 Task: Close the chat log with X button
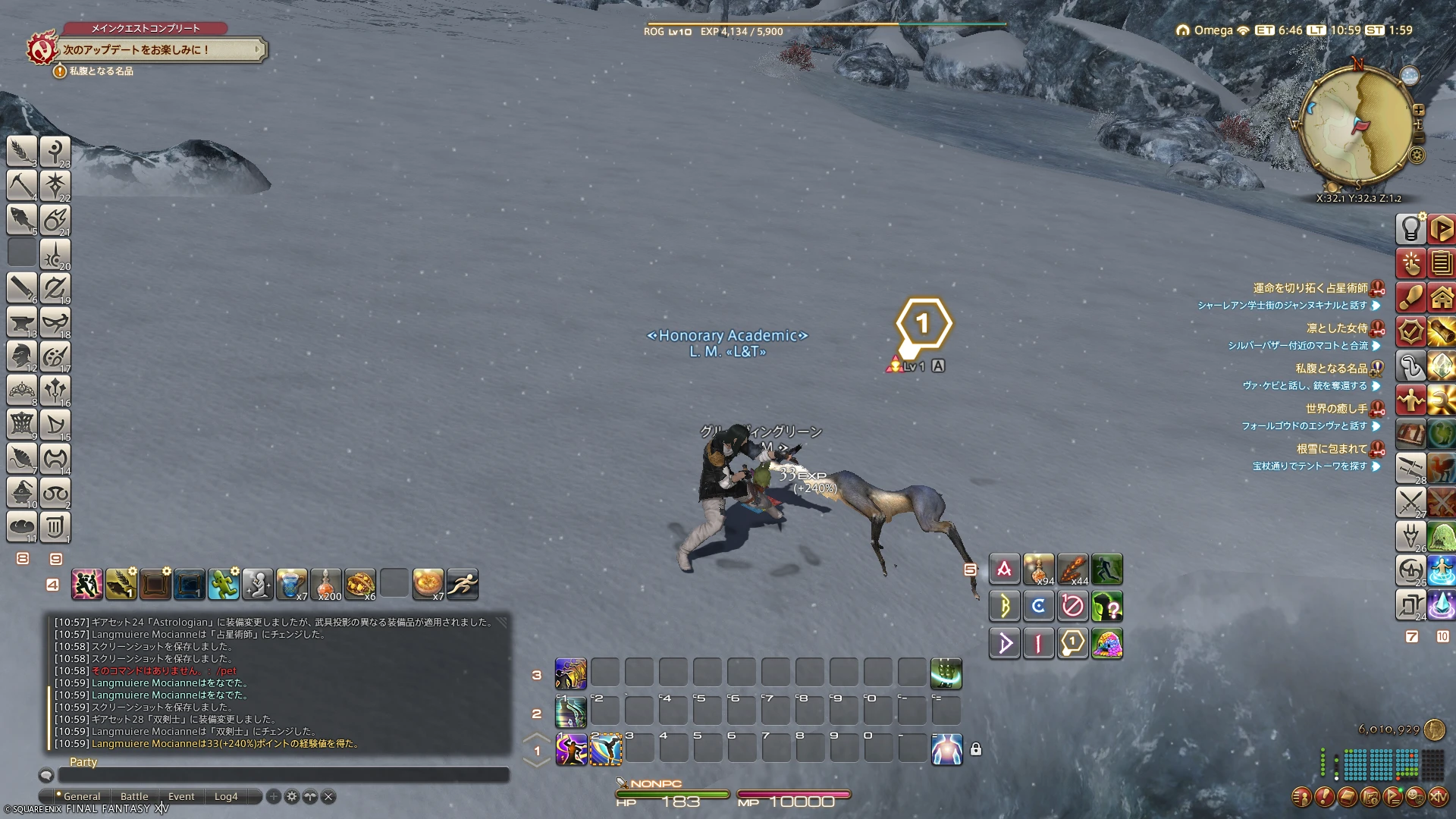coord(328,796)
